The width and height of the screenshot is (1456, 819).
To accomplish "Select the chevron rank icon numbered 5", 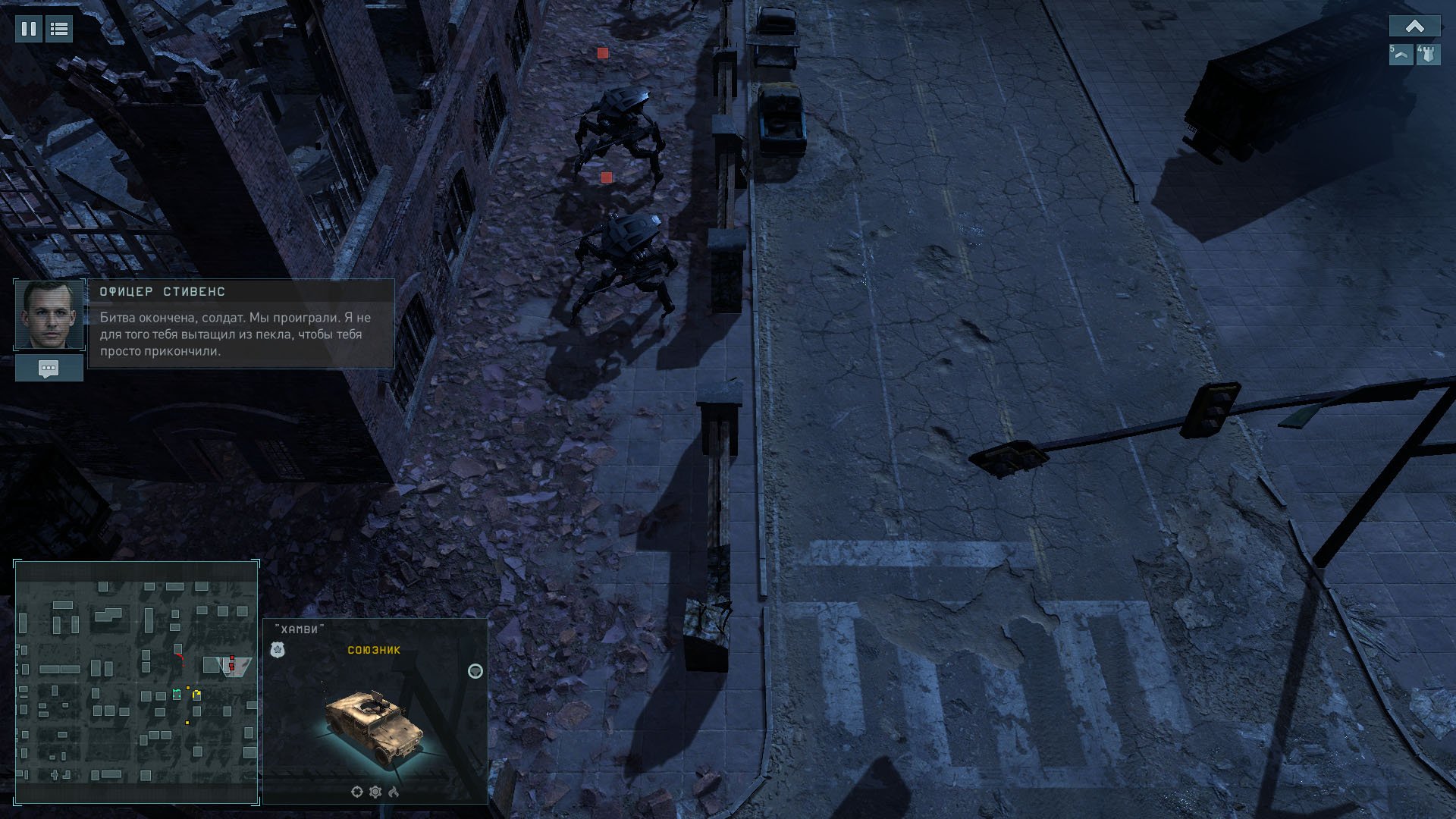I will tap(1401, 55).
